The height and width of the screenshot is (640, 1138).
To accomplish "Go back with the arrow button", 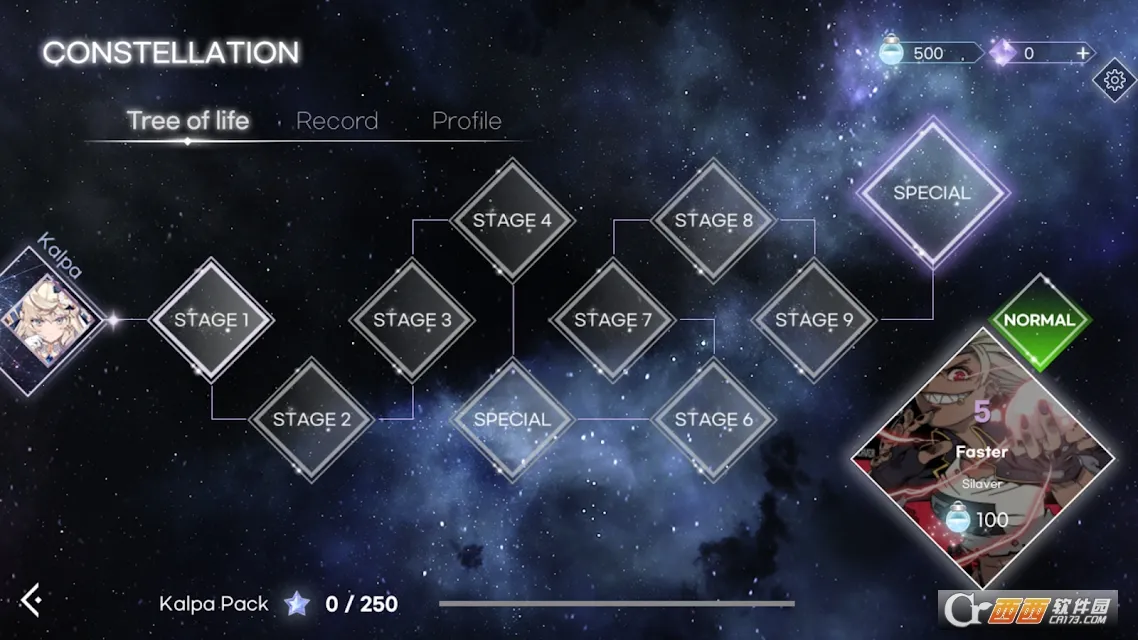I will pos(32,600).
